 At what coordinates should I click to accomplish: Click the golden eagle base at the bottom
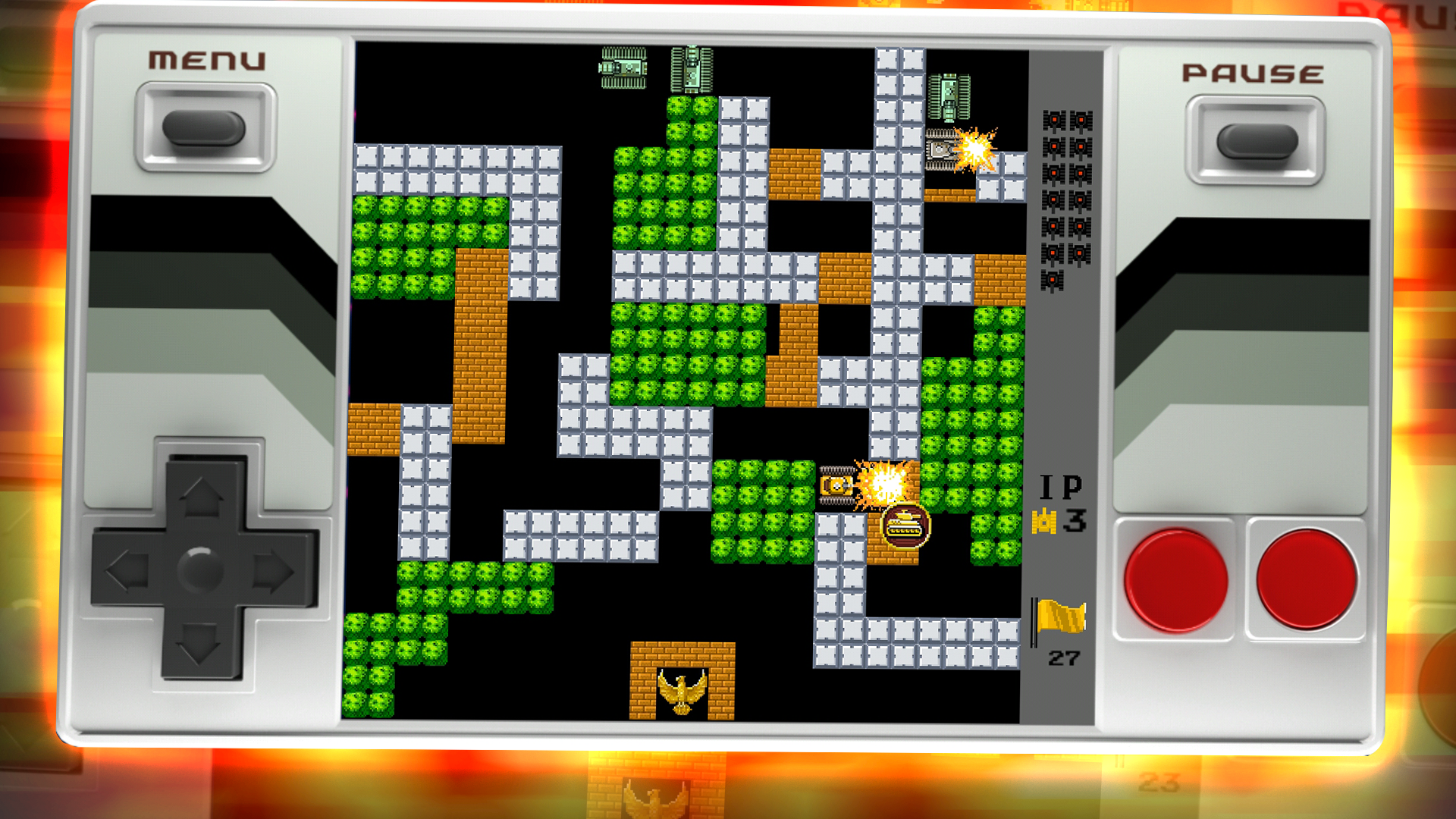(x=681, y=692)
